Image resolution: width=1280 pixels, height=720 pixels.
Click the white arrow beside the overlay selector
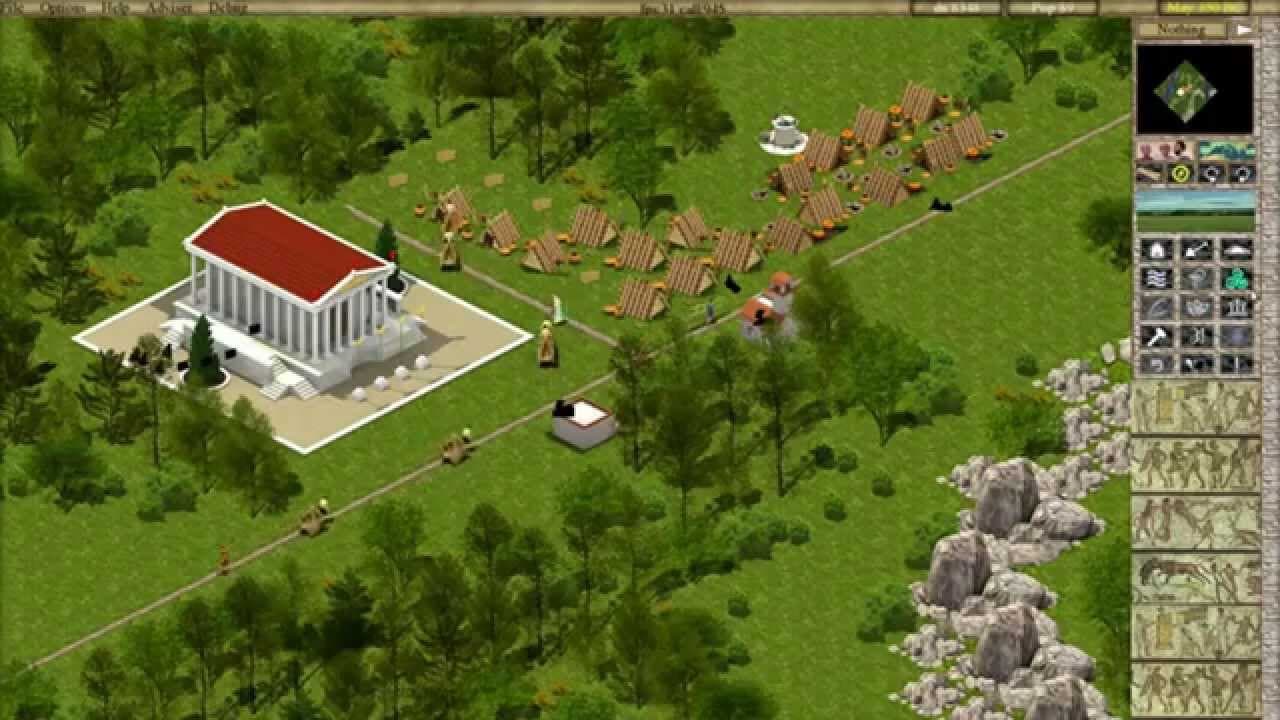click(1243, 28)
